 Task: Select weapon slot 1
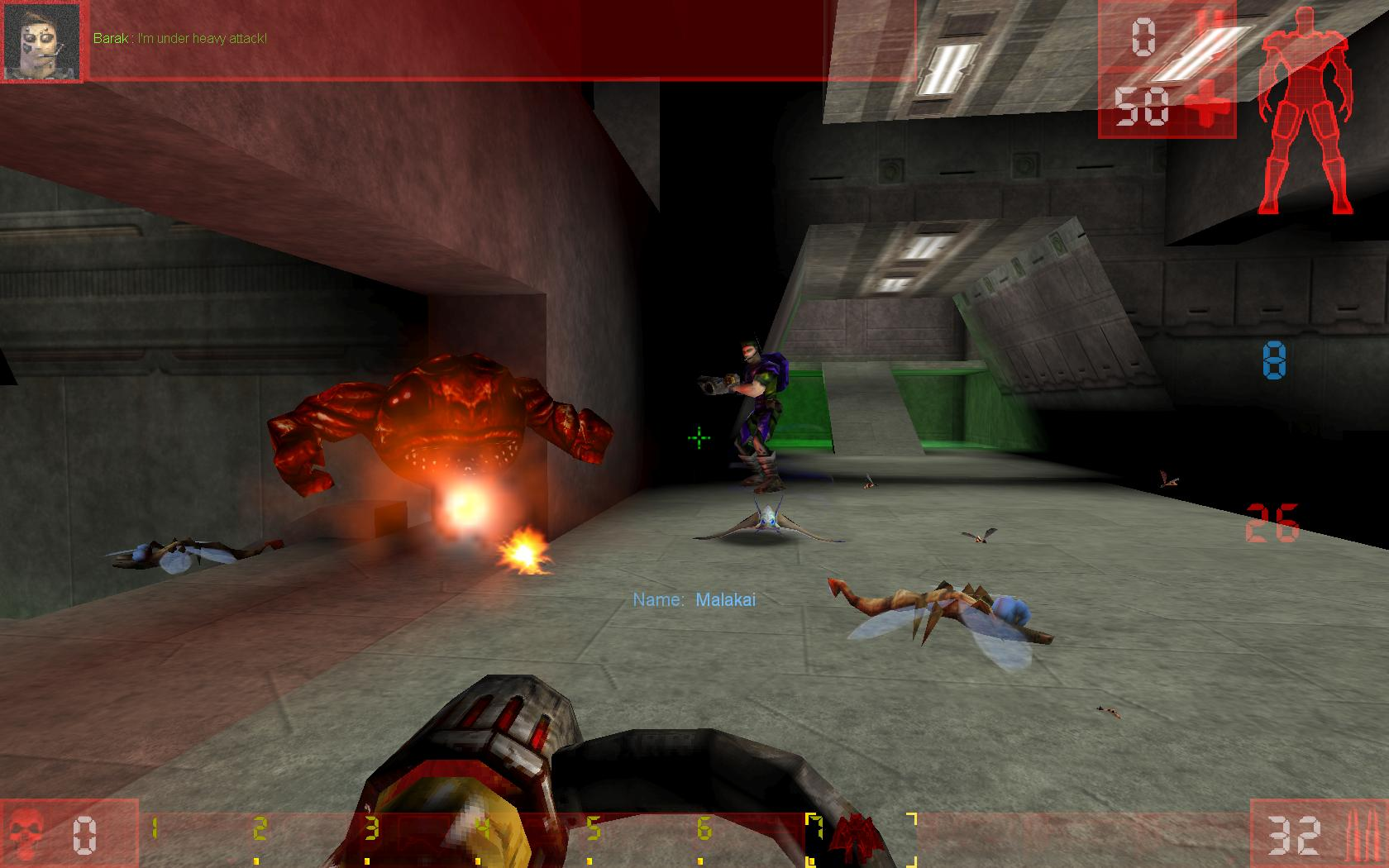coord(153,827)
